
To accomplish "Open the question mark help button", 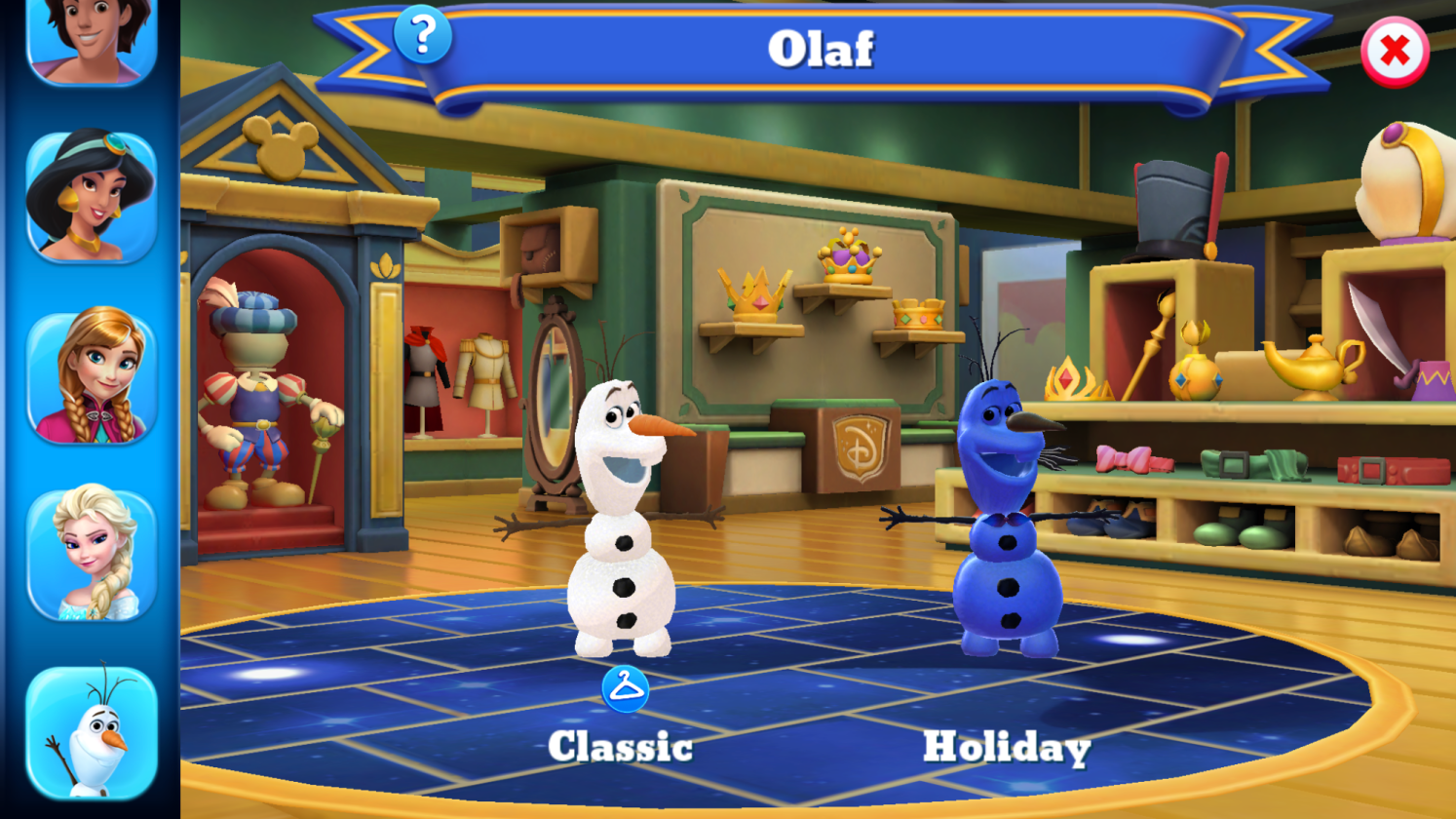I will coord(423,36).
